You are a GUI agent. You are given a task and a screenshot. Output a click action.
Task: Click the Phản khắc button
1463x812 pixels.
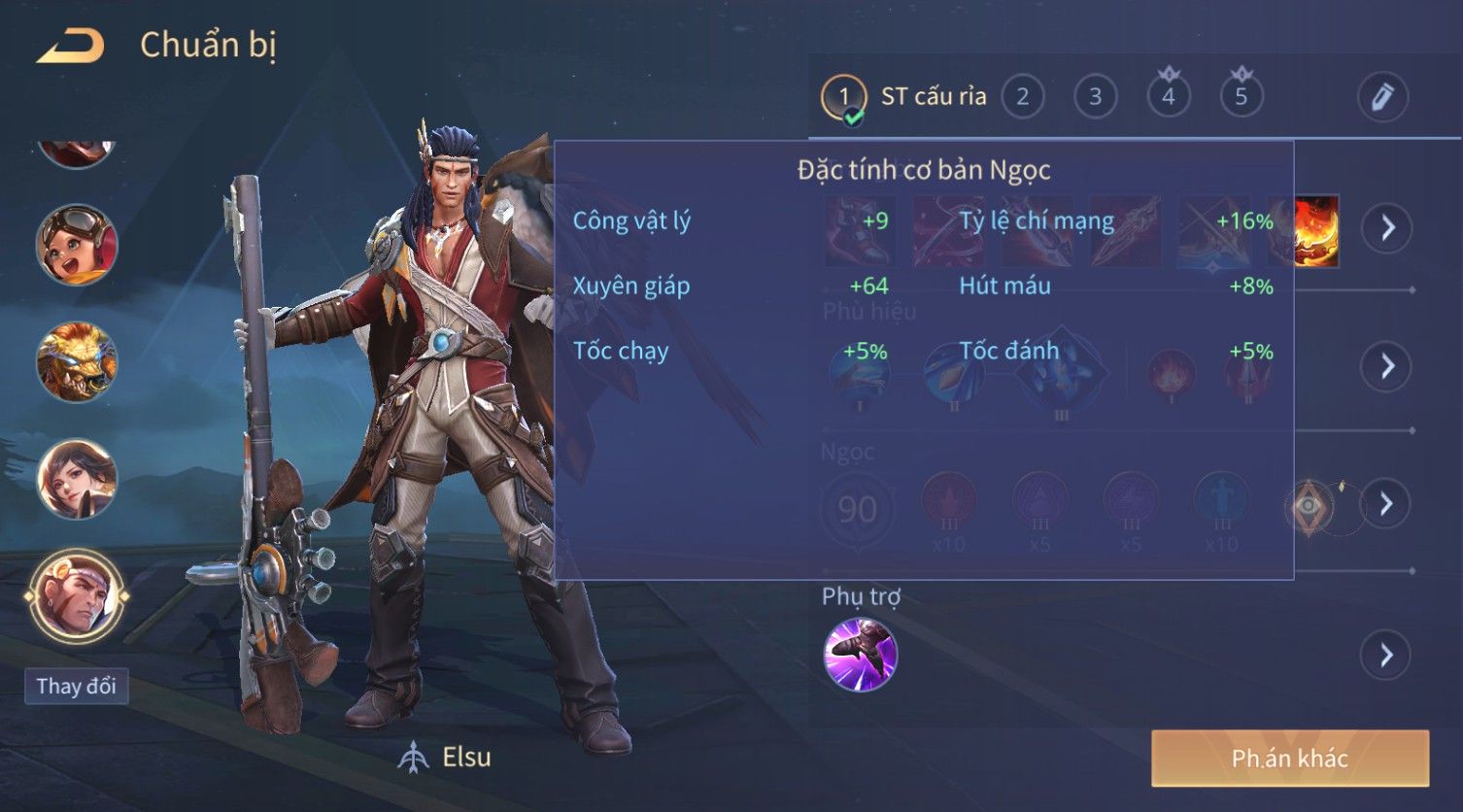click(x=1289, y=759)
